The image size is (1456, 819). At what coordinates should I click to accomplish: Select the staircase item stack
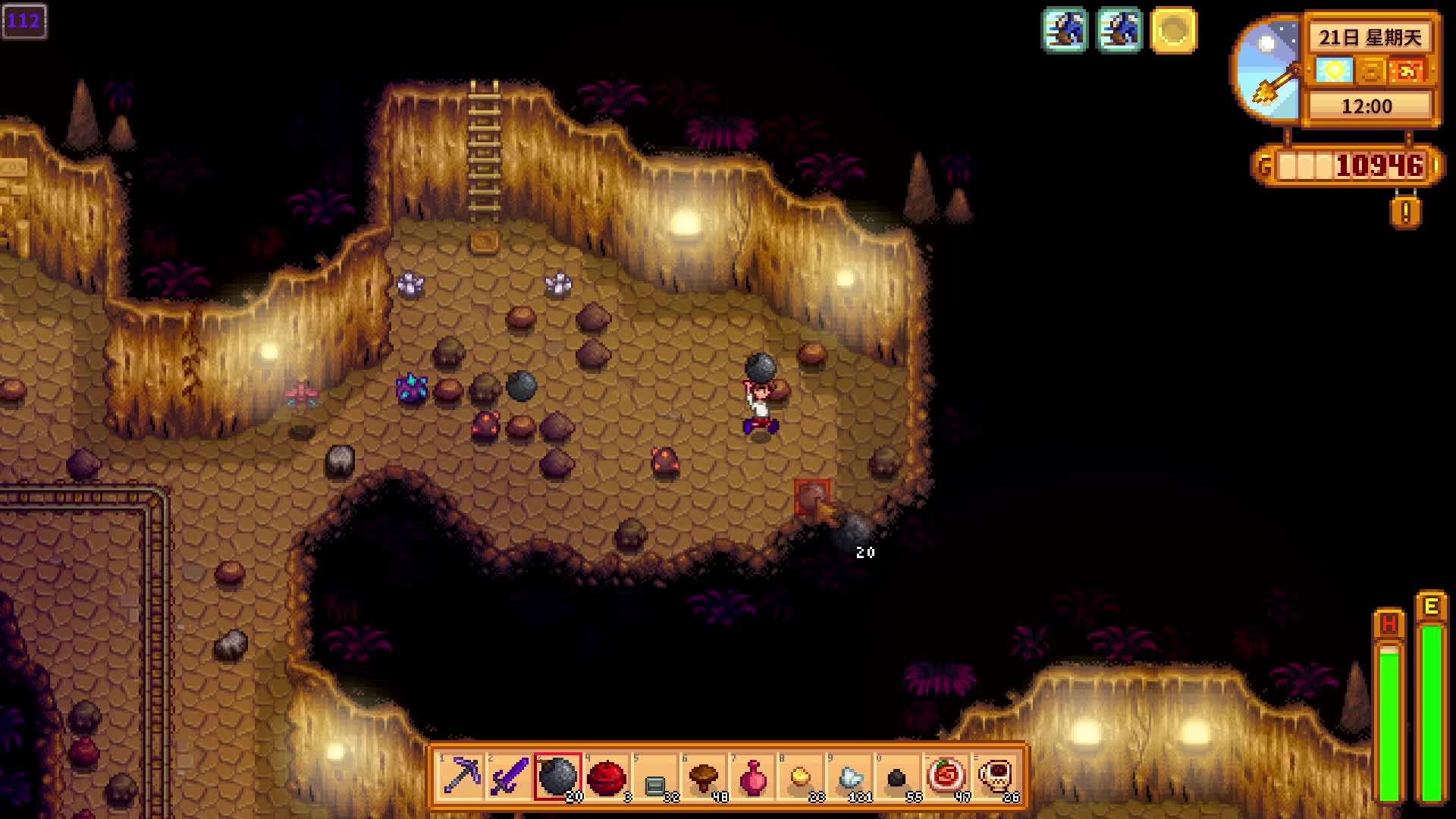coord(655,776)
